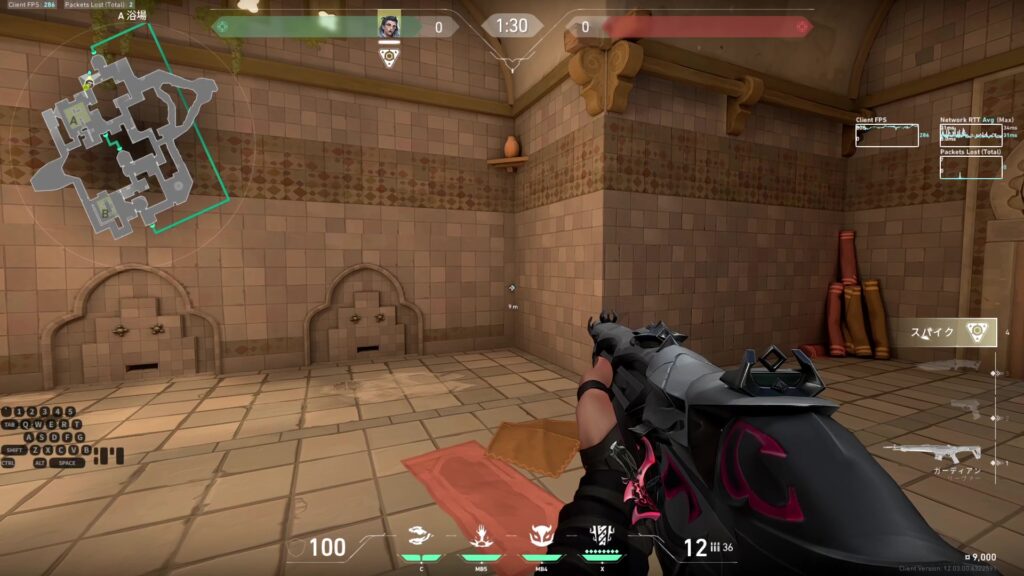
Task: Select the スパイク slot in the weapon list
Action: (944, 333)
